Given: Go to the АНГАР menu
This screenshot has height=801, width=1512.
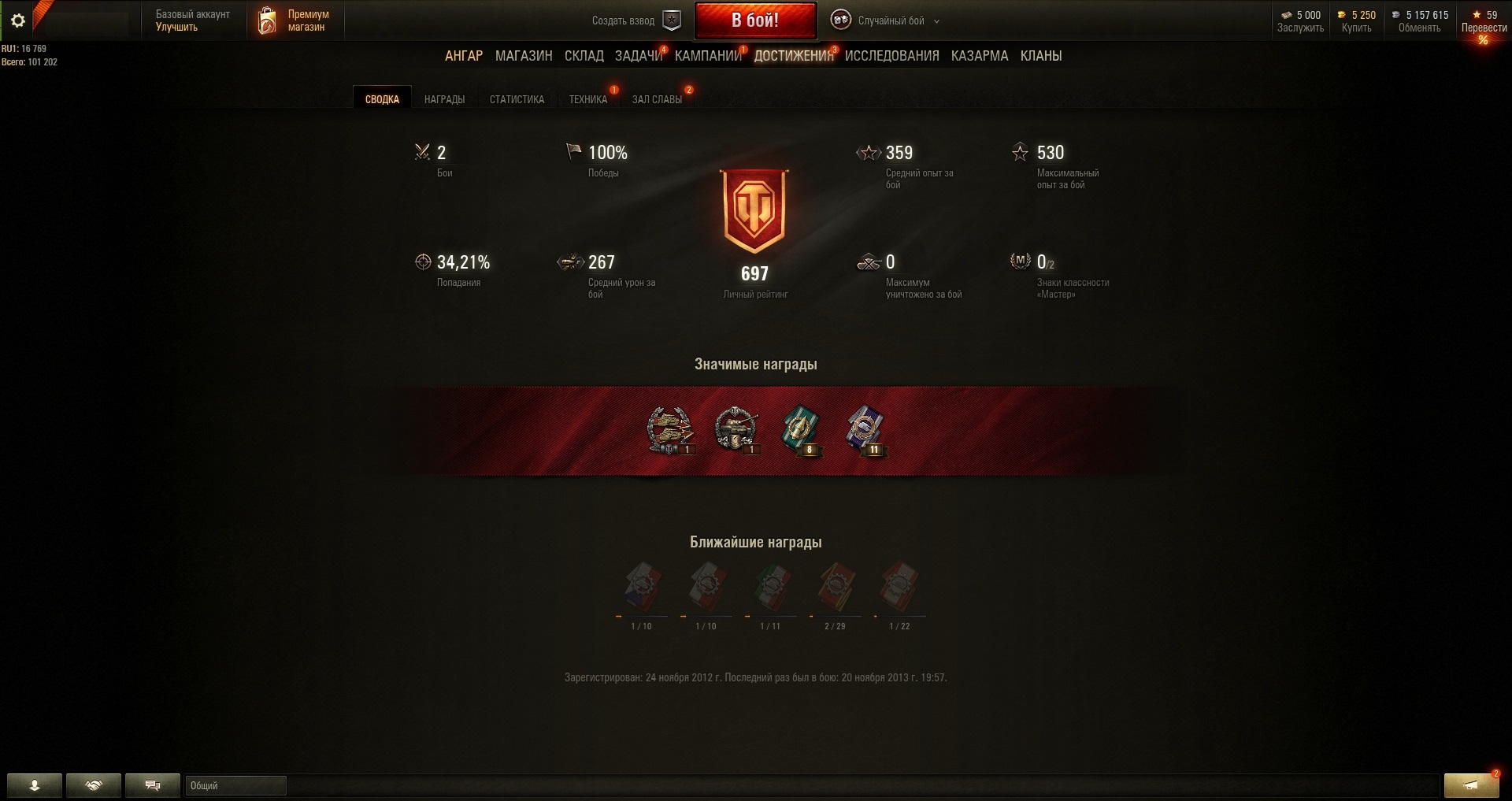Looking at the screenshot, I should coord(464,56).
